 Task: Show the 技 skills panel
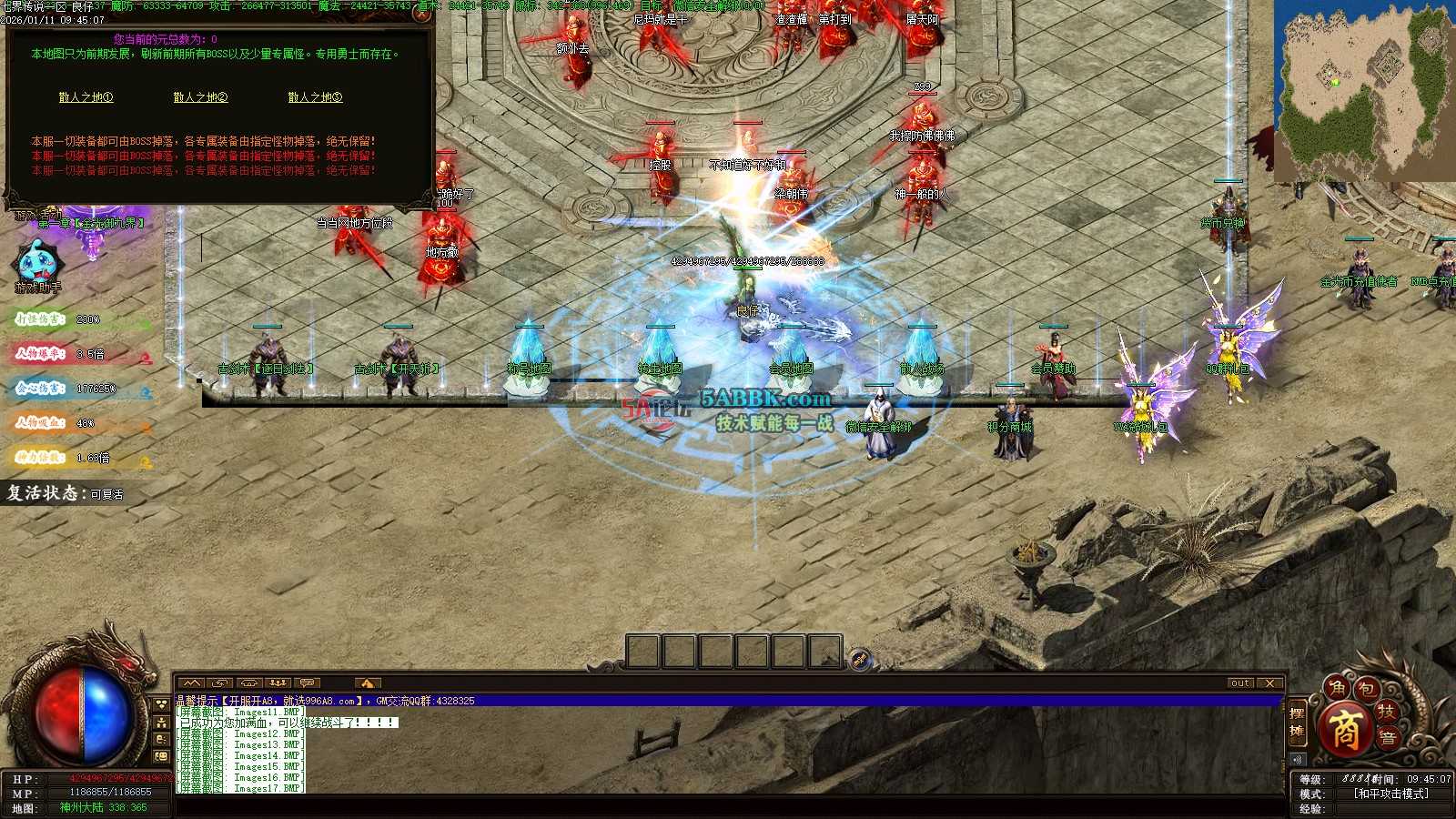pos(1386,711)
